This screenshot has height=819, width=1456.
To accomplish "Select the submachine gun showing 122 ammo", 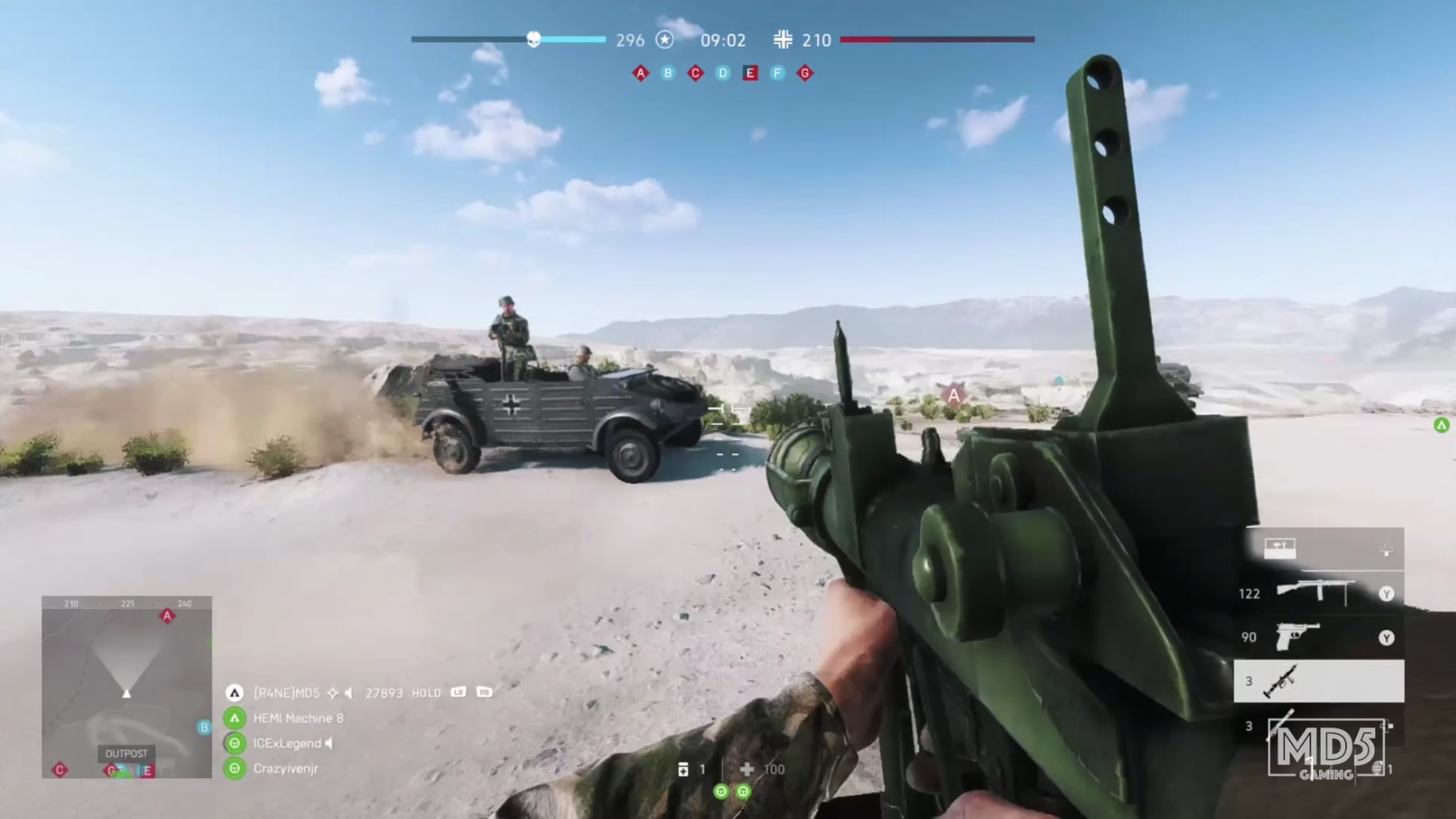I will [1314, 592].
